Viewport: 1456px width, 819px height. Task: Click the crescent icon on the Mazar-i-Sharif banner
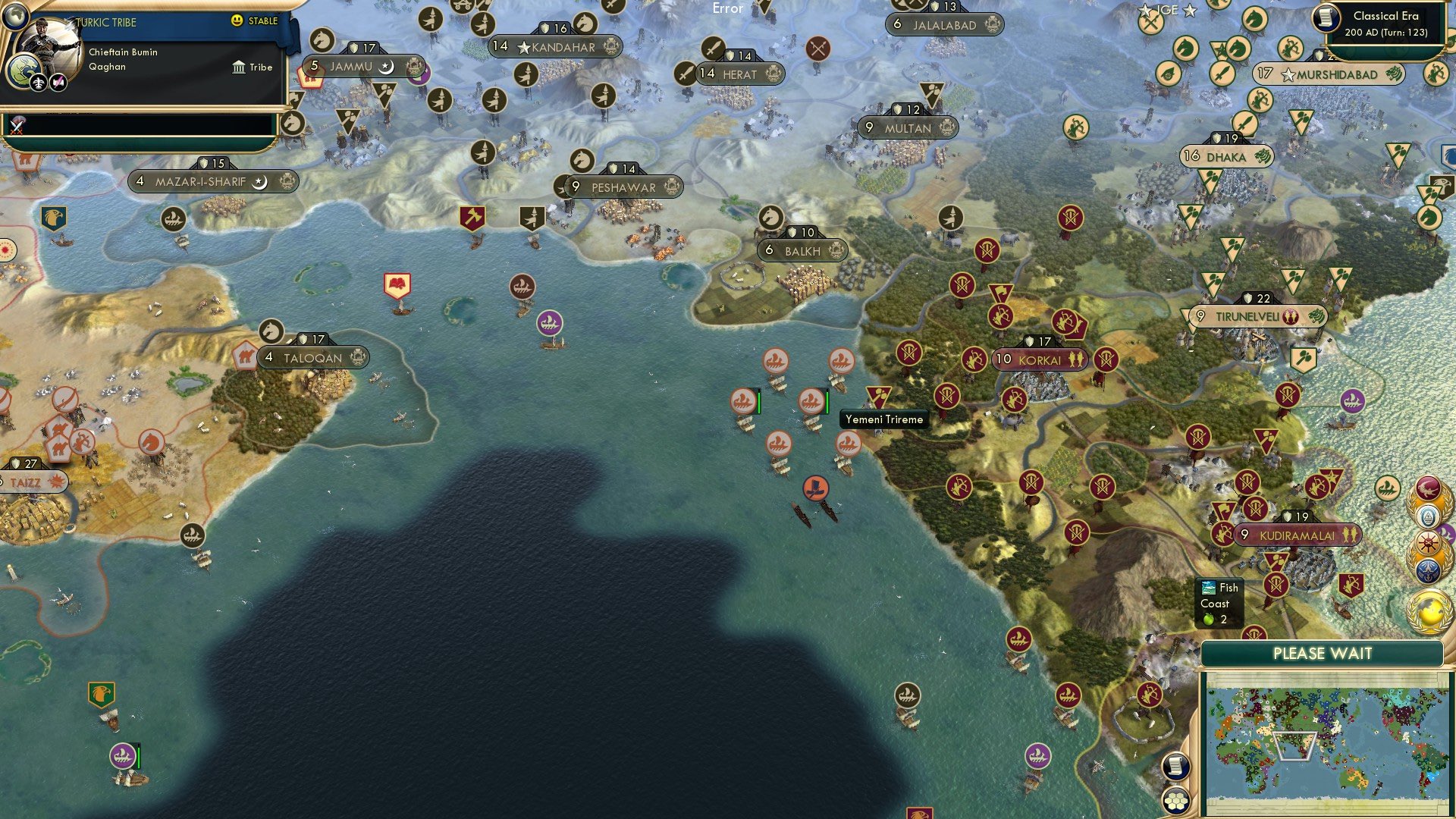tap(259, 182)
